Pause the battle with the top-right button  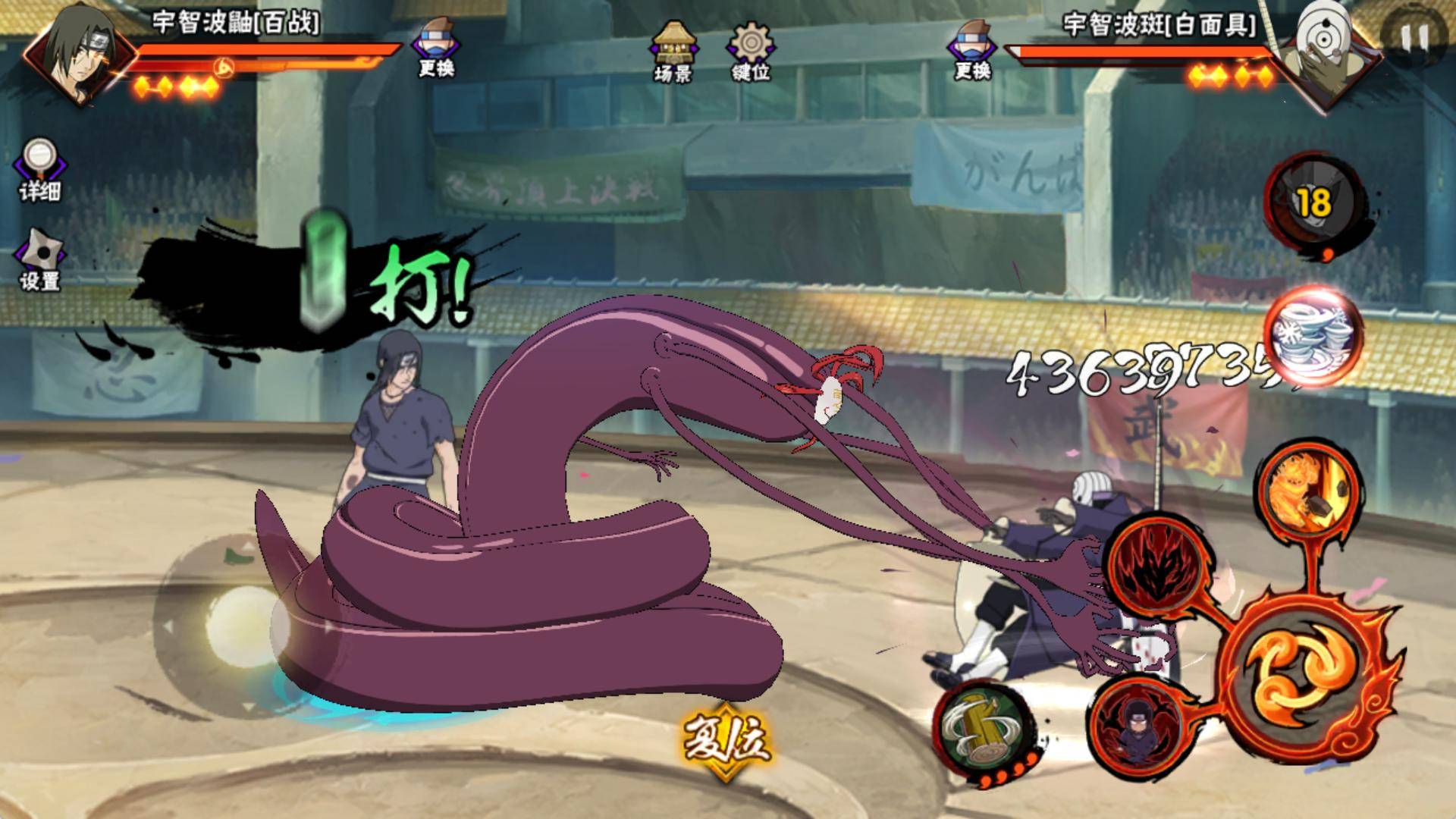[x=1413, y=34]
